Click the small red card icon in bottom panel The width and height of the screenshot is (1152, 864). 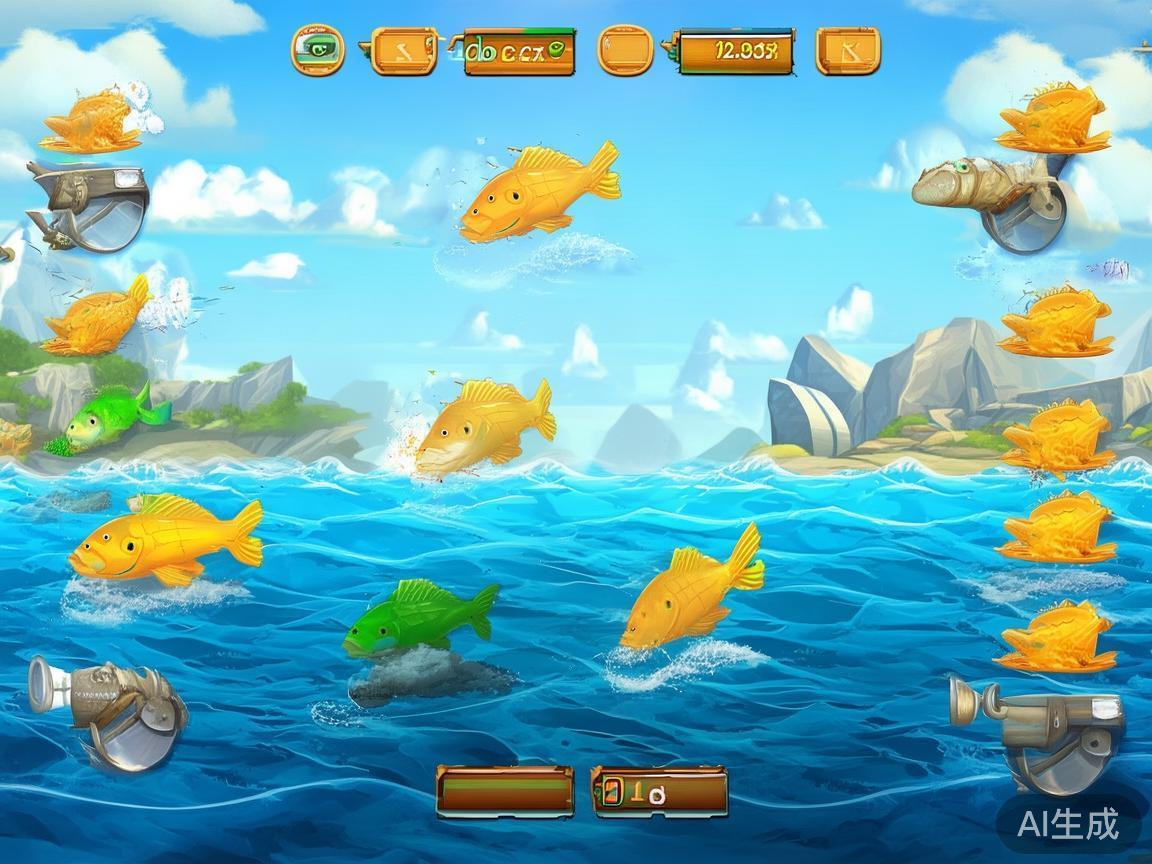point(610,792)
